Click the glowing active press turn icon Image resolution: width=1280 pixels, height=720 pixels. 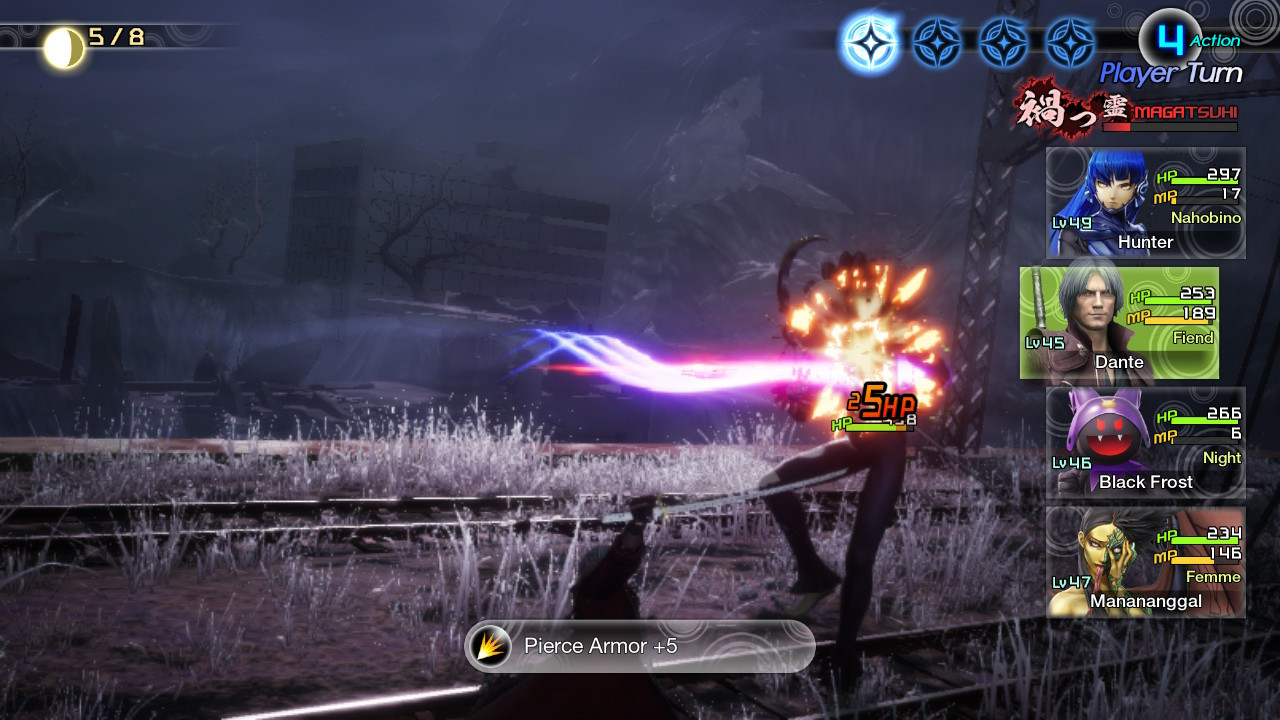pos(869,44)
